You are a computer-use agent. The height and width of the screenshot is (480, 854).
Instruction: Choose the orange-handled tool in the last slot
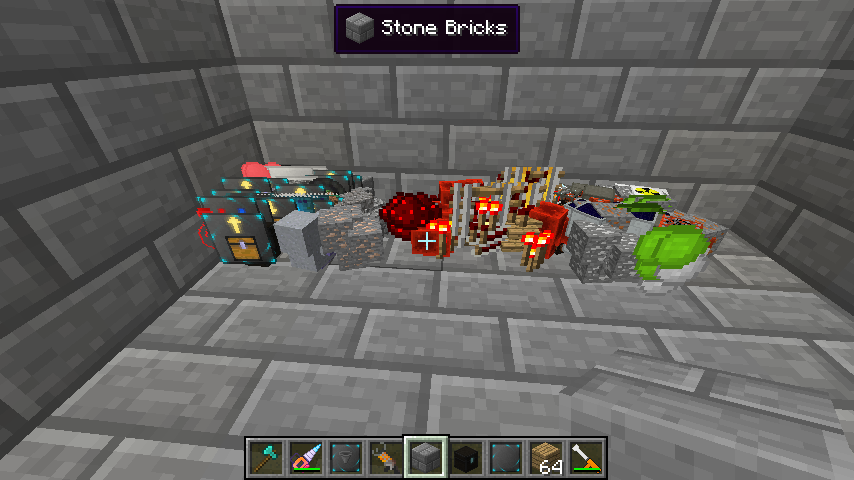click(586, 457)
